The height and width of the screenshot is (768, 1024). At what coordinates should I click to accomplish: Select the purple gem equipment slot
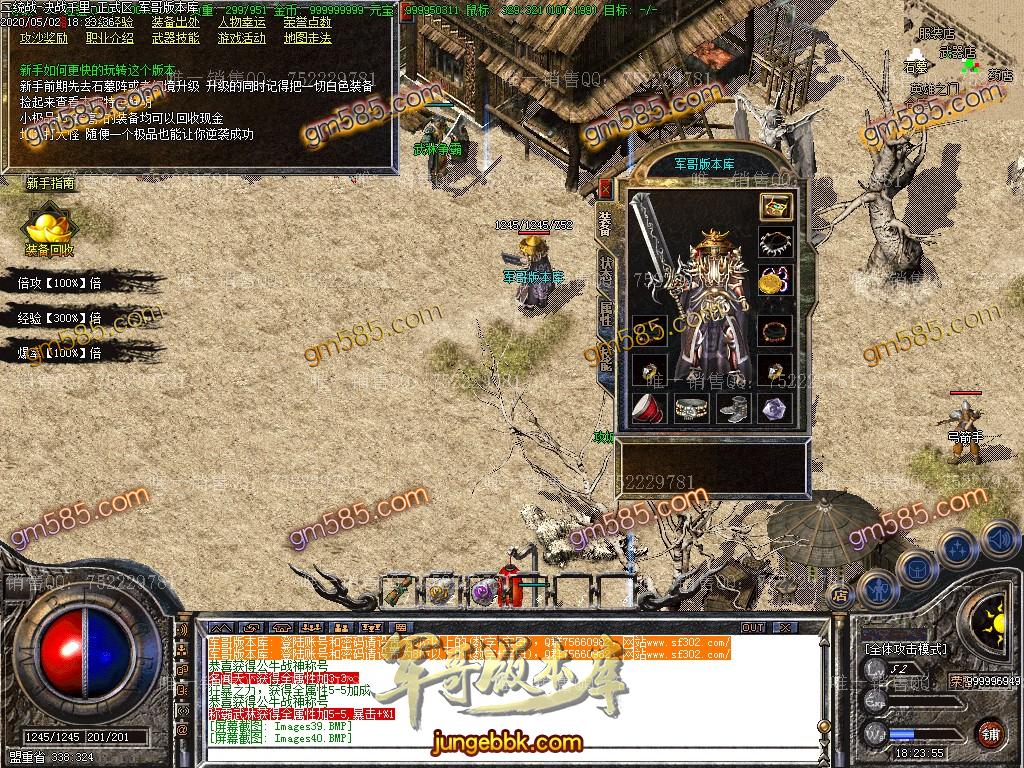775,407
